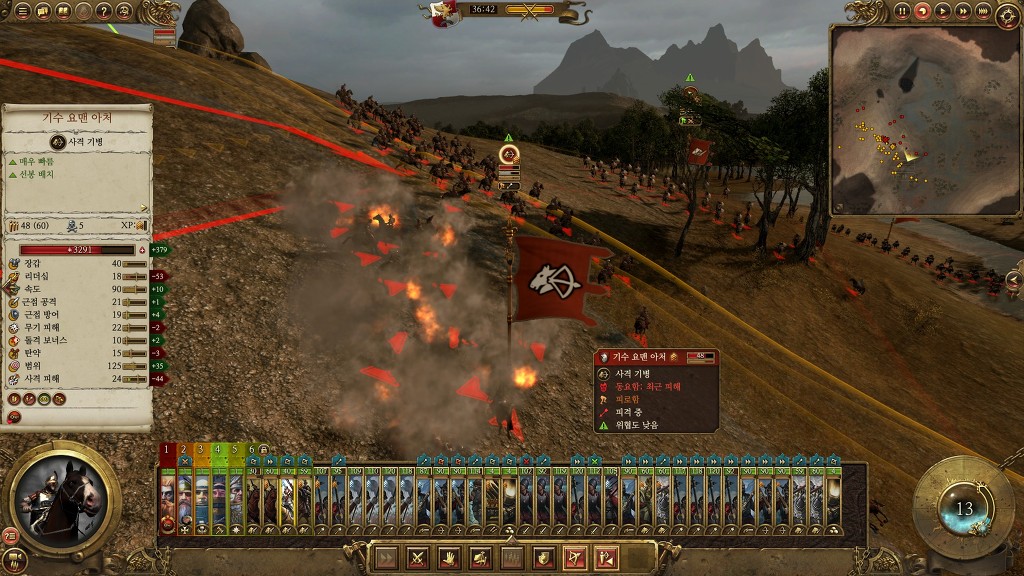1024x576 pixels.
Task: Switch battle speed to fast forward
Action: 964,11
